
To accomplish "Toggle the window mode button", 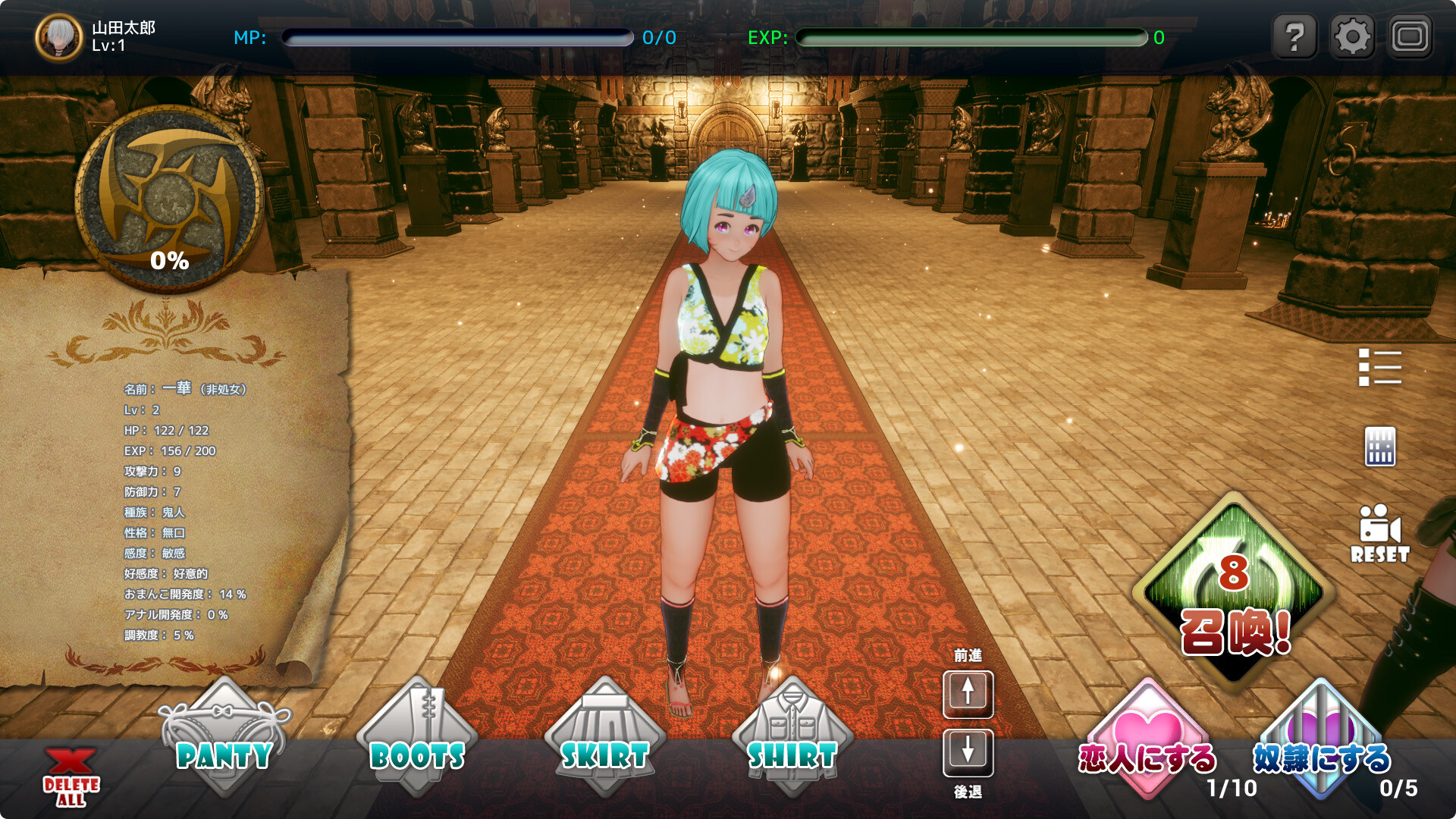I will pyautogui.click(x=1410, y=36).
